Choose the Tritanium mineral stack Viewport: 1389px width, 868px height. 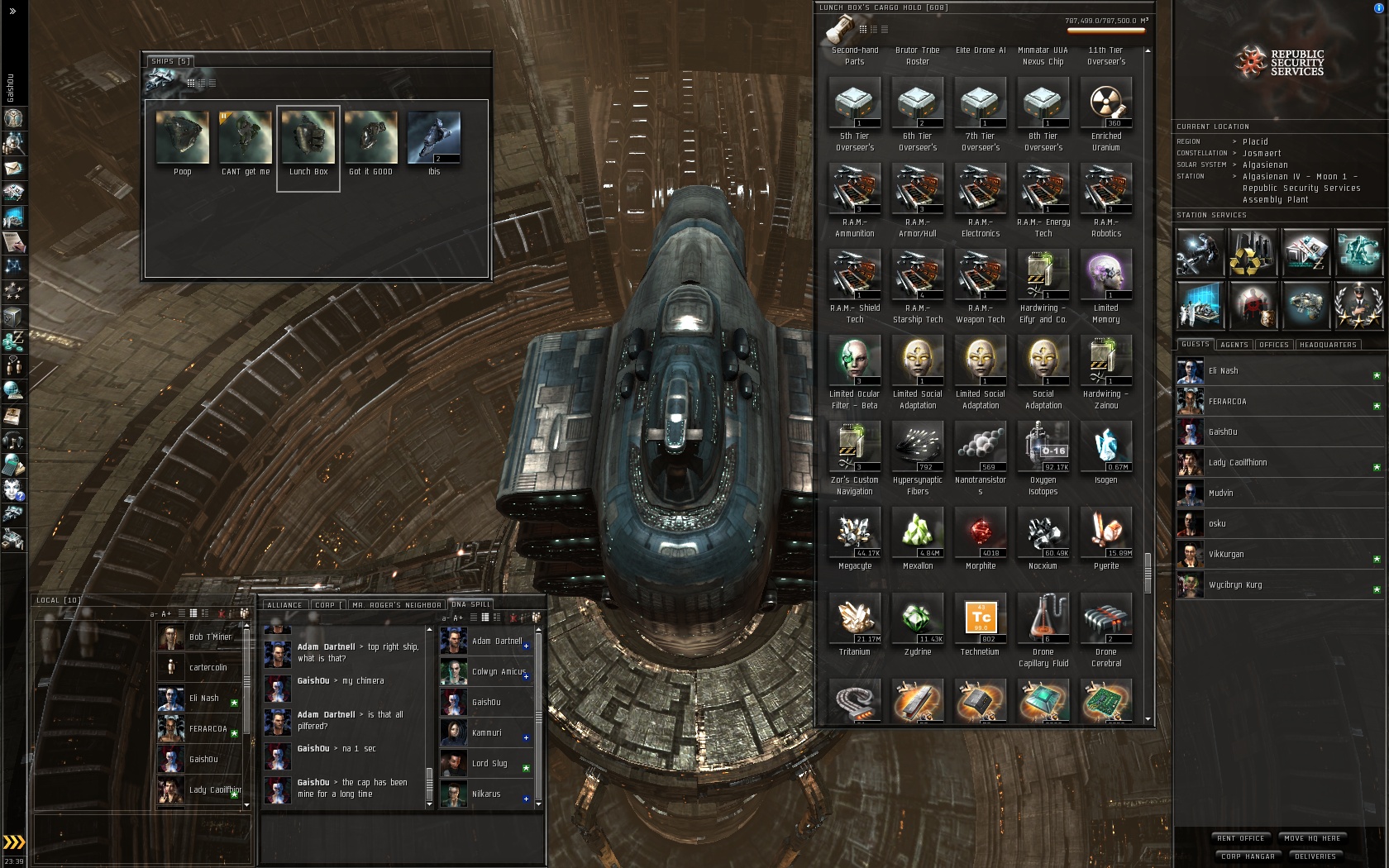coord(855,618)
